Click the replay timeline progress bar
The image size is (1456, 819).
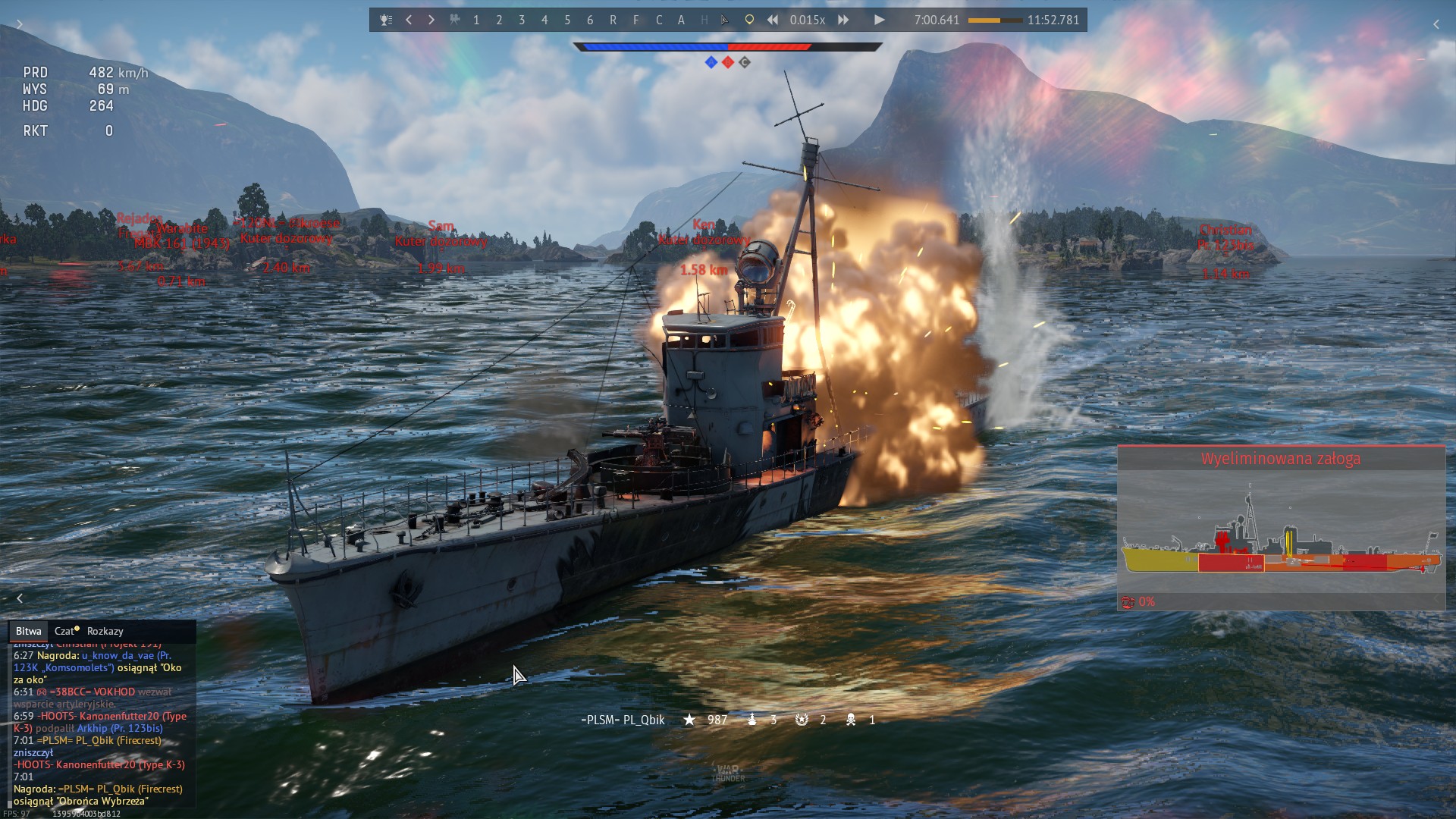pos(994,20)
